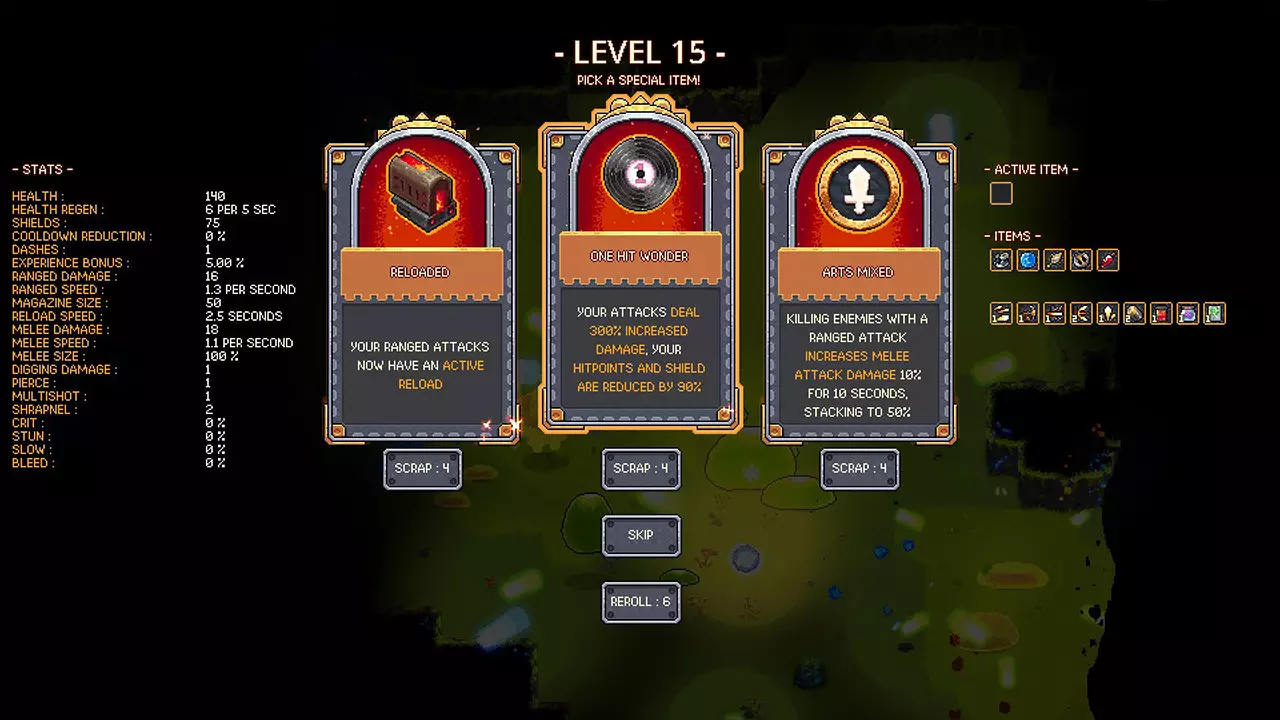Inspect the red book upgrade icon
This screenshot has width=1280, height=720.
1160,314
